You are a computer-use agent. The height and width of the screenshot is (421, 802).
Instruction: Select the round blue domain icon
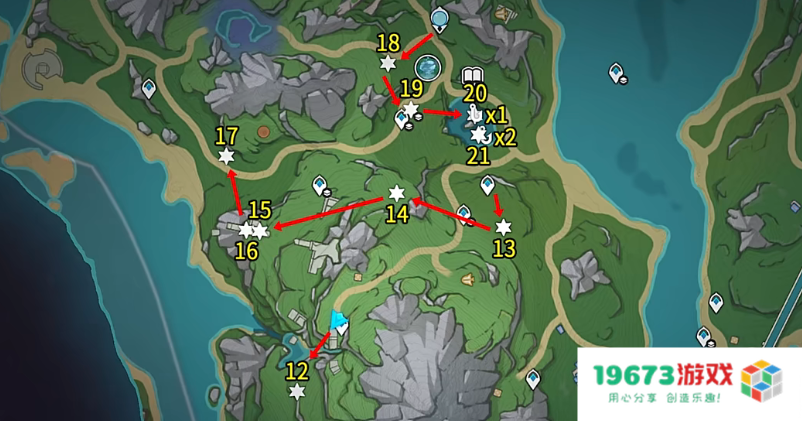point(429,67)
